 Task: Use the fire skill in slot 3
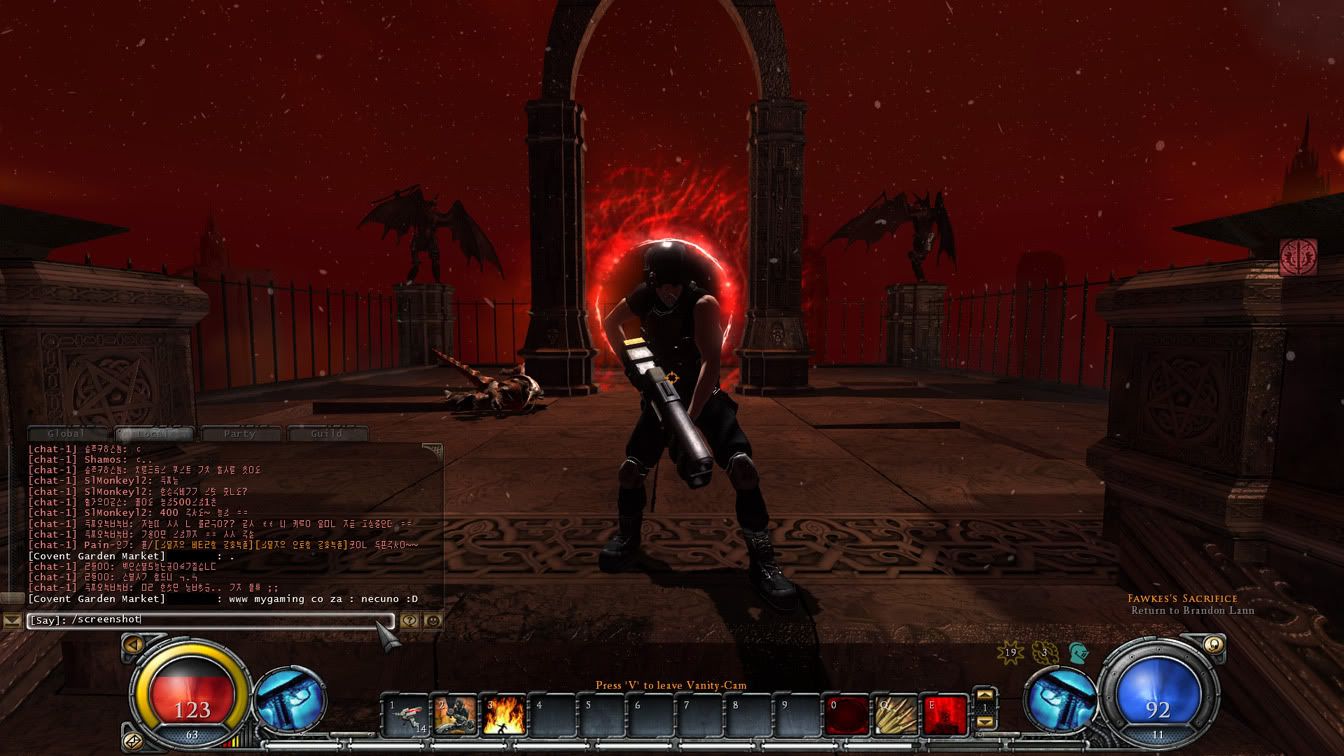pyautogui.click(x=504, y=716)
